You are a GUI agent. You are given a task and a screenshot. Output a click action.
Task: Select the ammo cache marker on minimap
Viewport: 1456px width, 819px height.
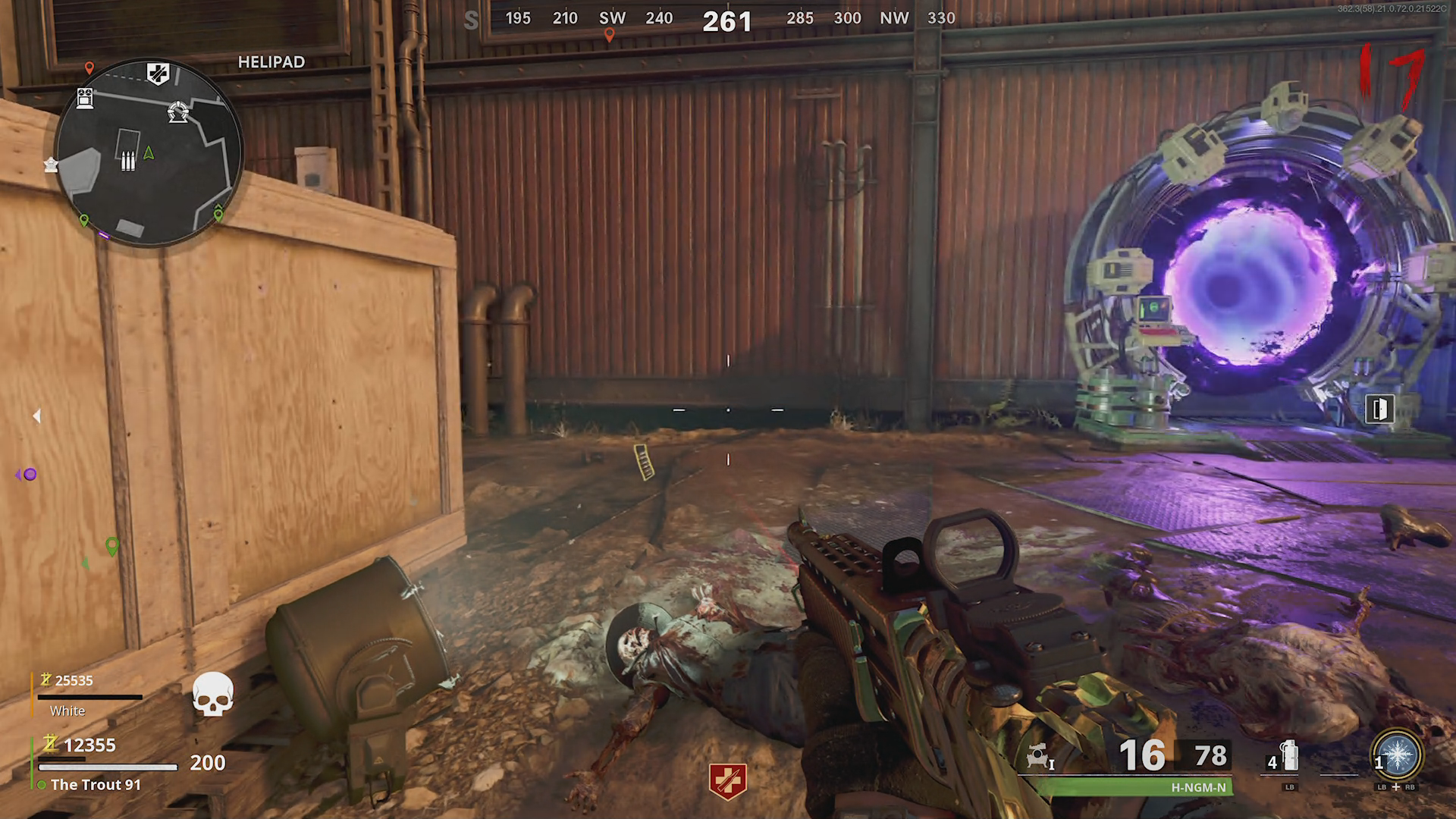pyautogui.click(x=128, y=161)
